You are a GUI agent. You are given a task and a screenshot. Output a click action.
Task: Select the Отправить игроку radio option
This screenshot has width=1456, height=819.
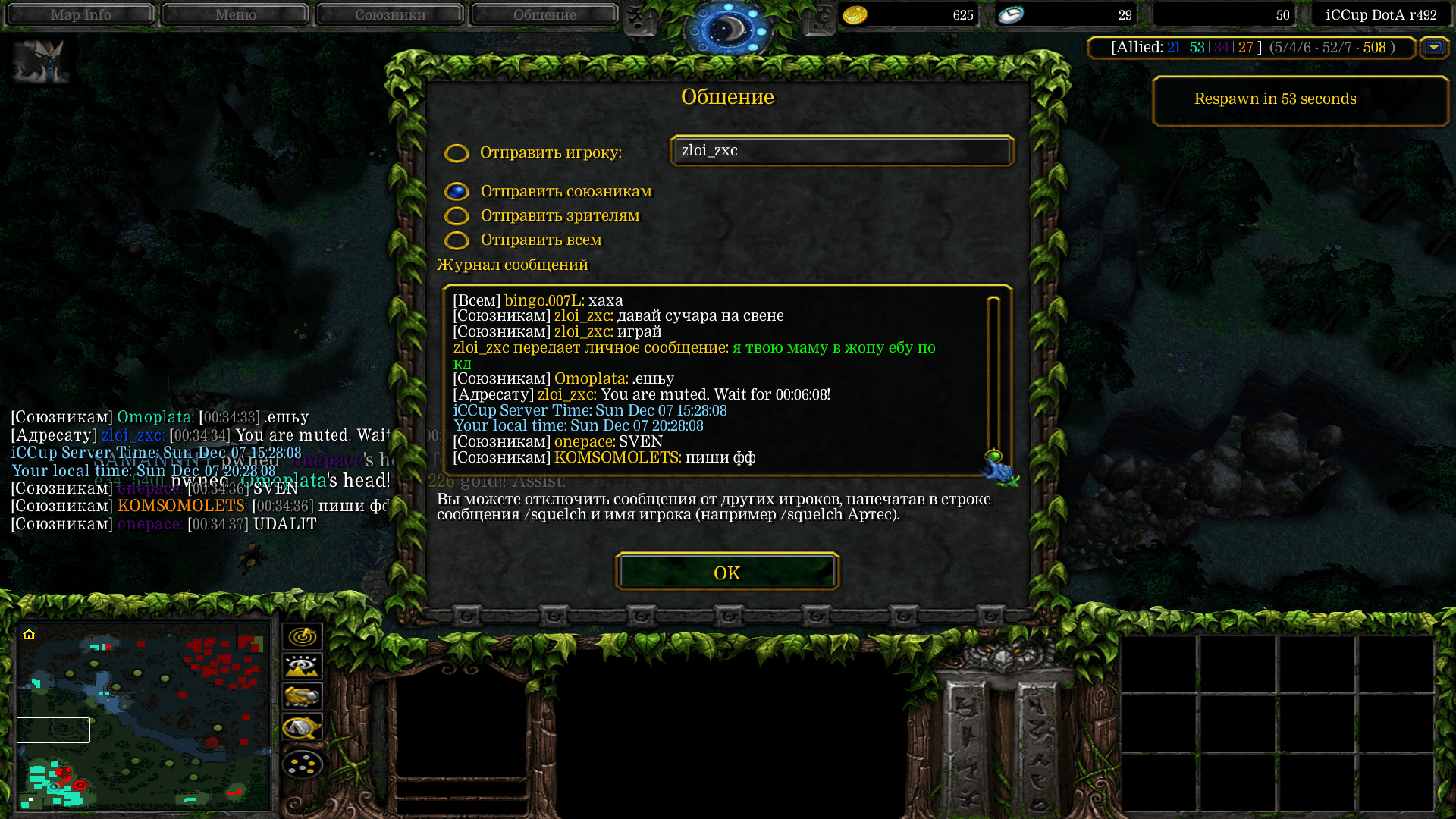click(x=457, y=153)
